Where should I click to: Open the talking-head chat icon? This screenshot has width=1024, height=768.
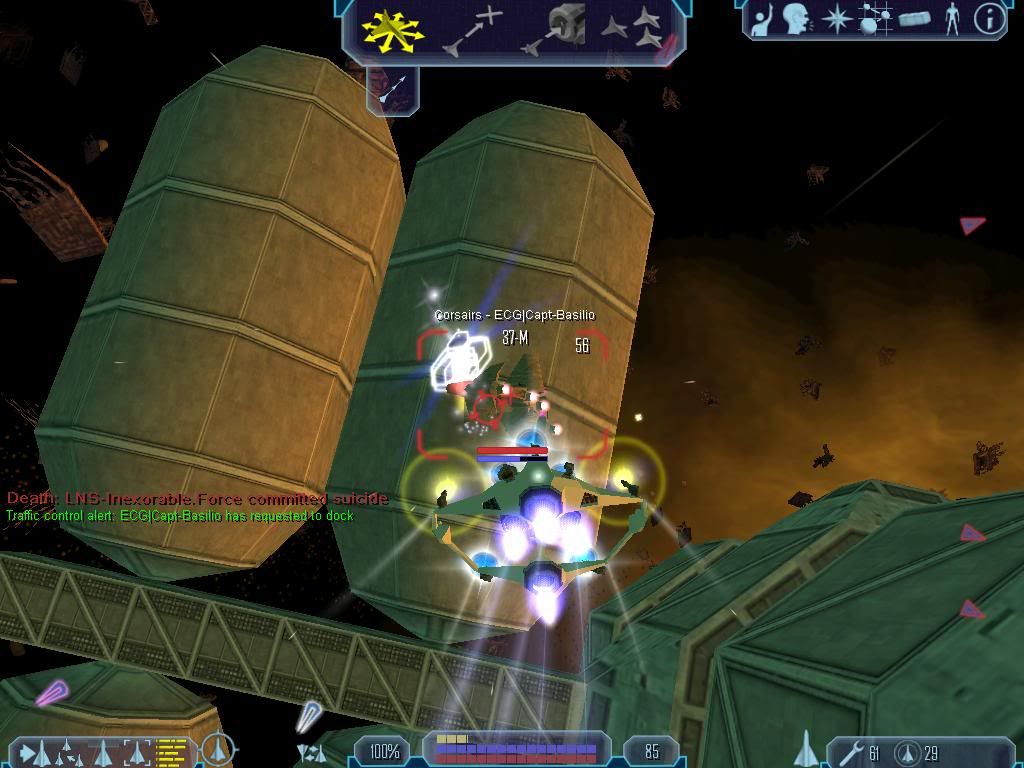(x=797, y=19)
